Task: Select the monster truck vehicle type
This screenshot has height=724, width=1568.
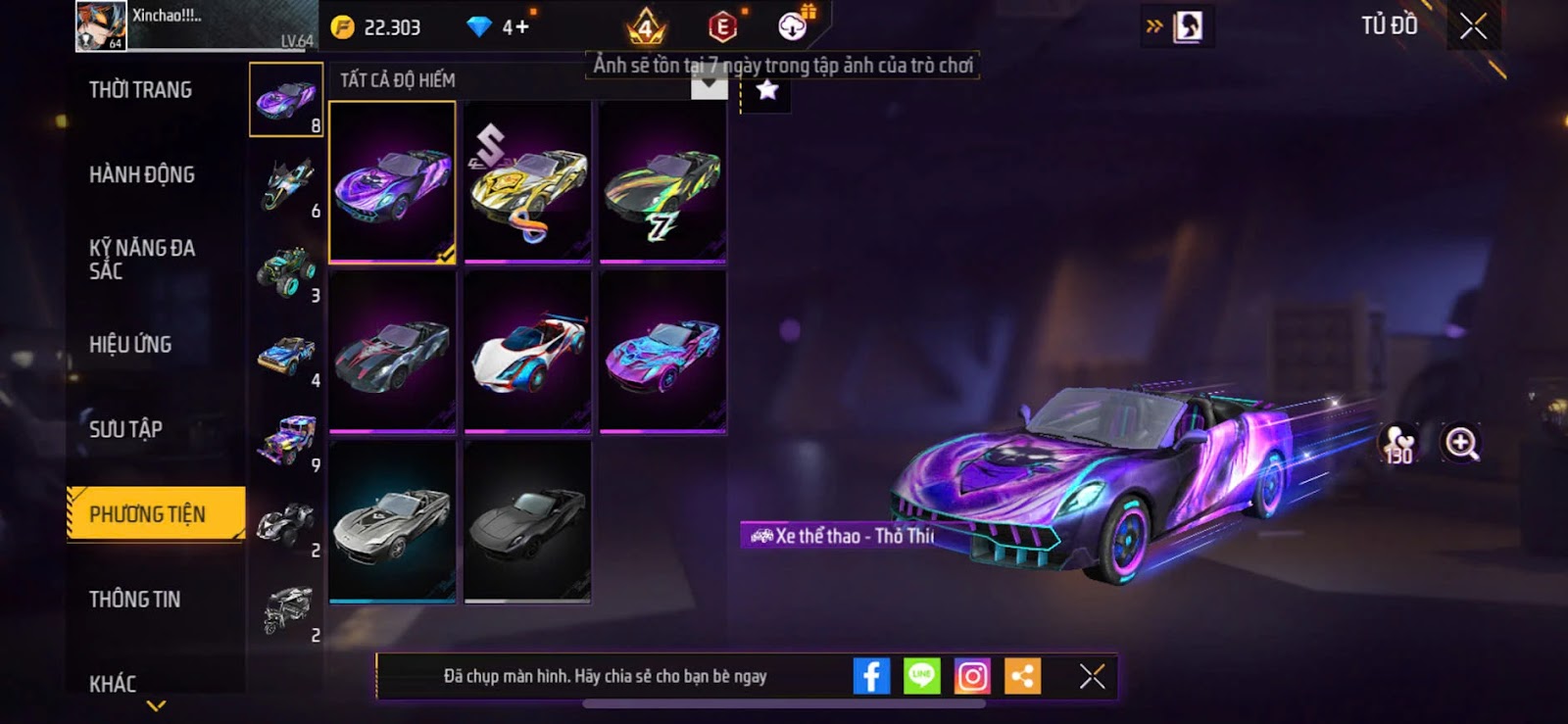Action: (286, 270)
